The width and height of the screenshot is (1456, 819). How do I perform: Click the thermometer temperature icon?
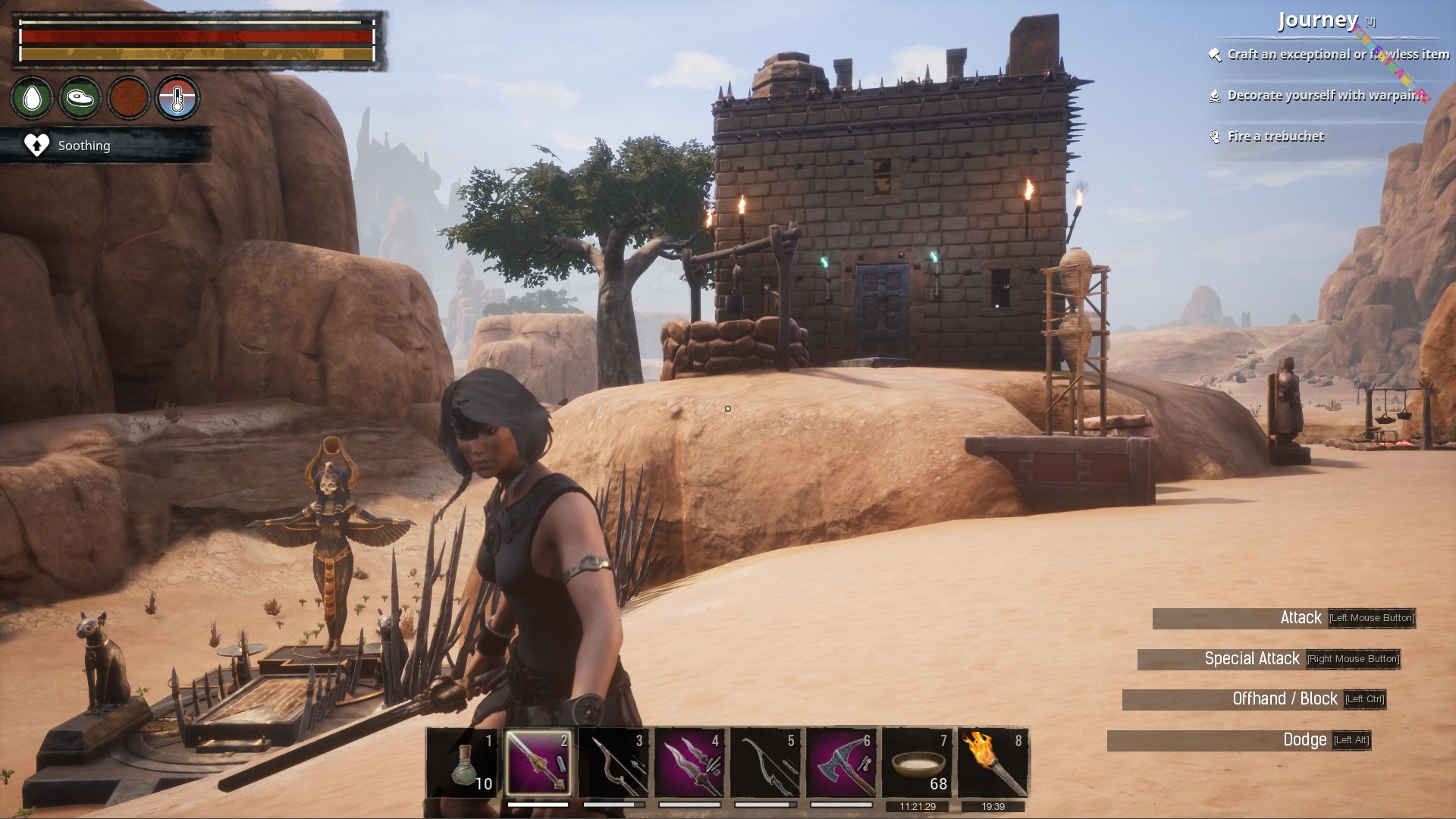coord(177,98)
